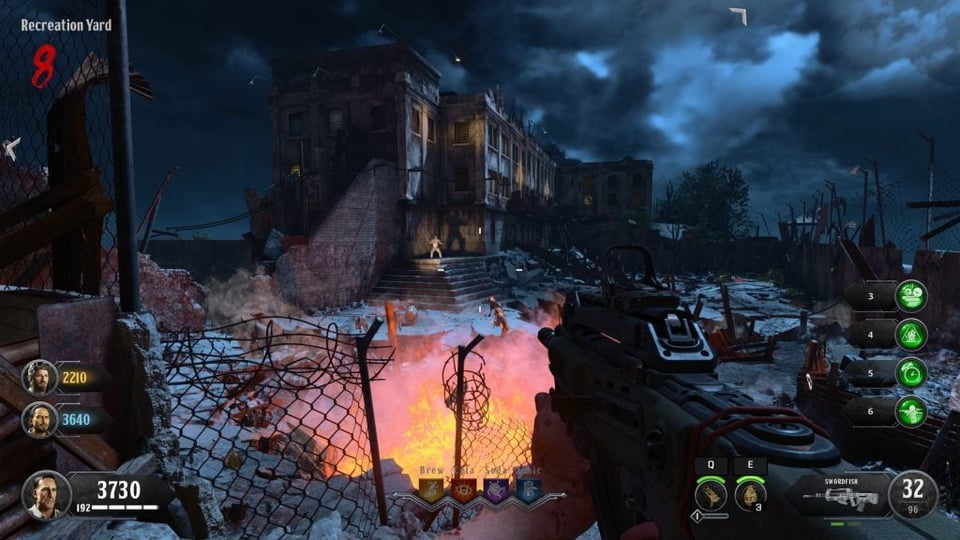Select teammate portrait with 2210 points

click(40, 377)
